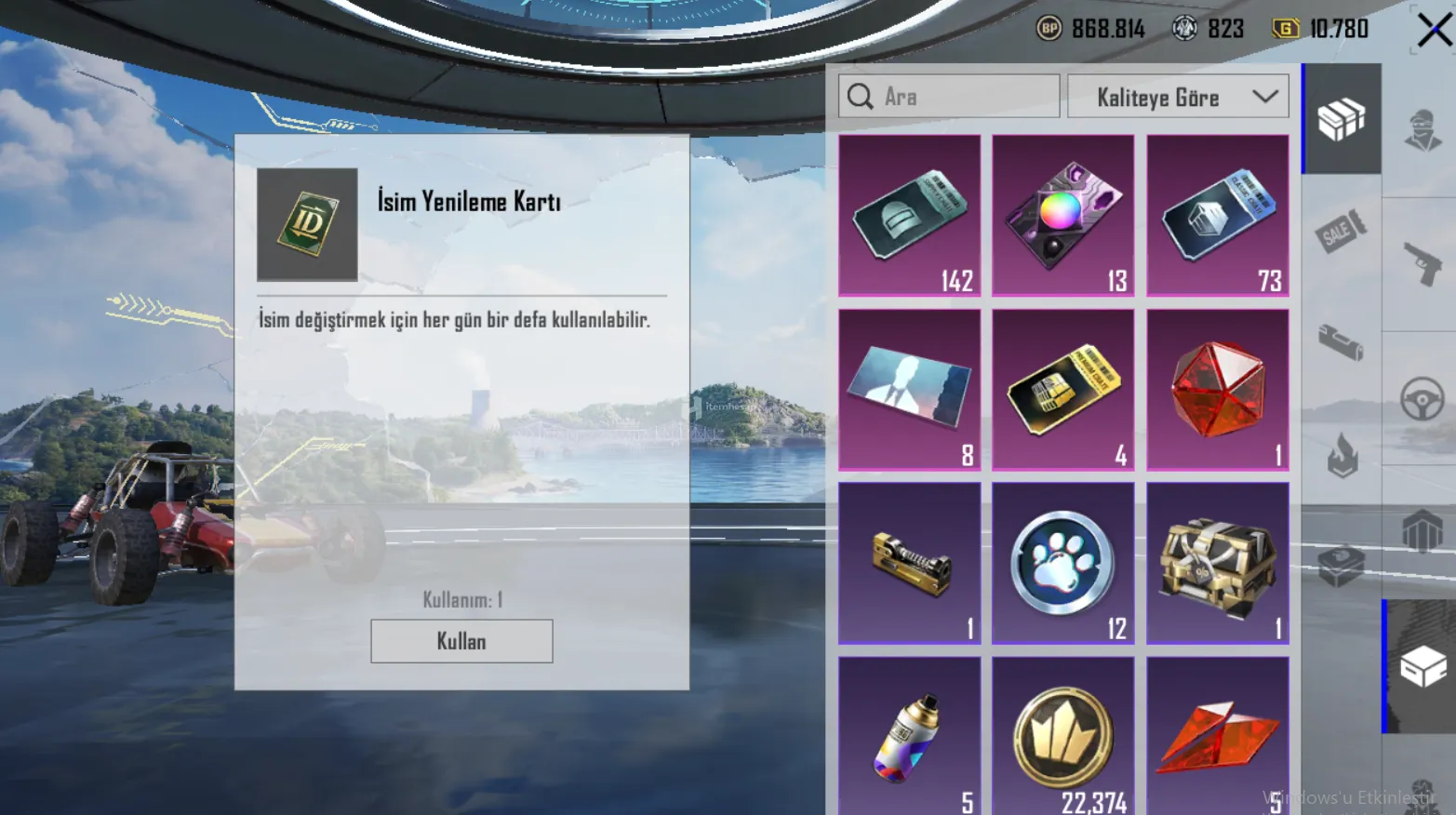Select the suited figure card slot
The height and width of the screenshot is (815, 1456).
click(x=909, y=389)
